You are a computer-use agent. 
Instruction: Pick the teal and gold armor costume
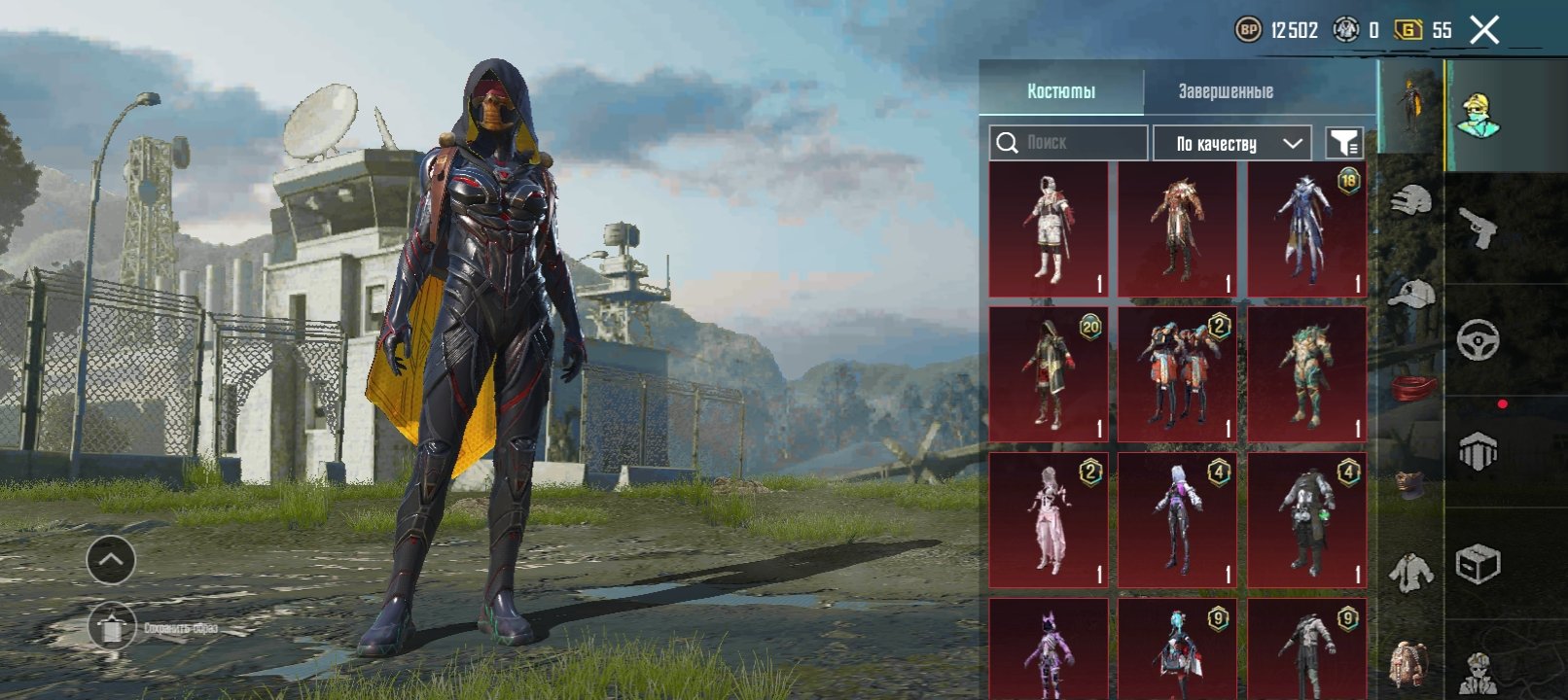click(1306, 374)
